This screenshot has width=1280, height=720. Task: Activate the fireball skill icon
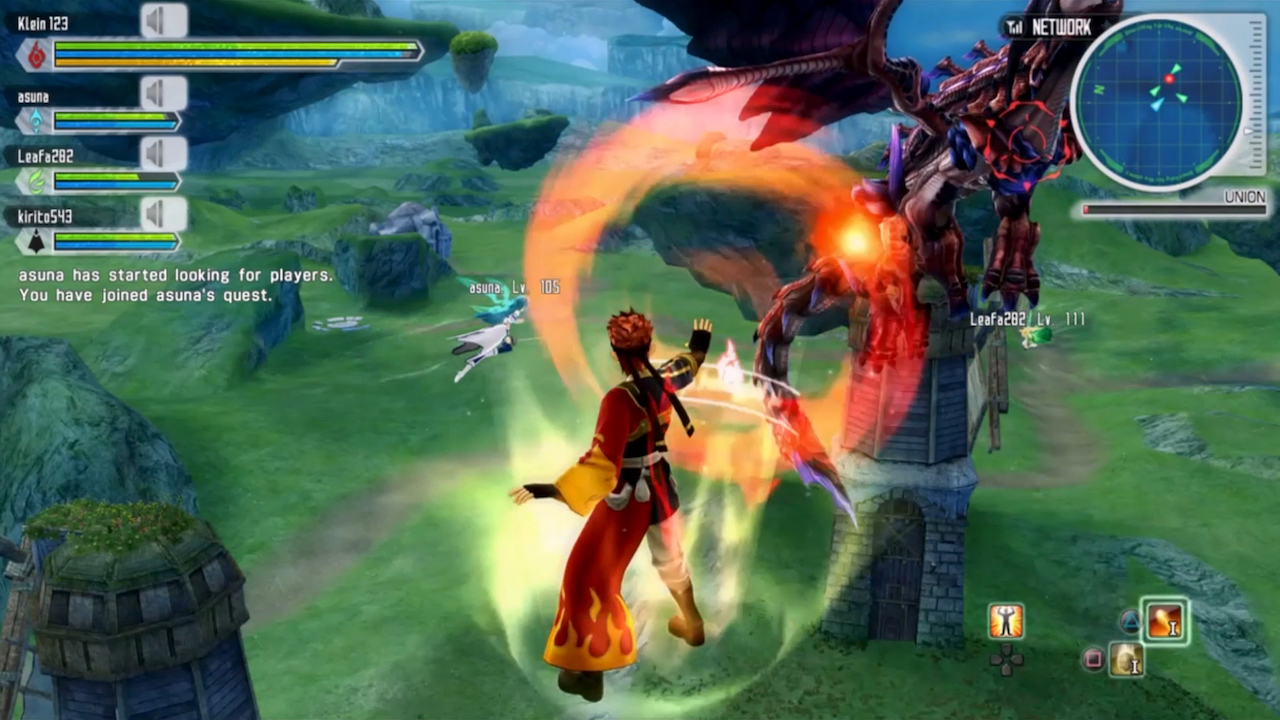point(1165,621)
